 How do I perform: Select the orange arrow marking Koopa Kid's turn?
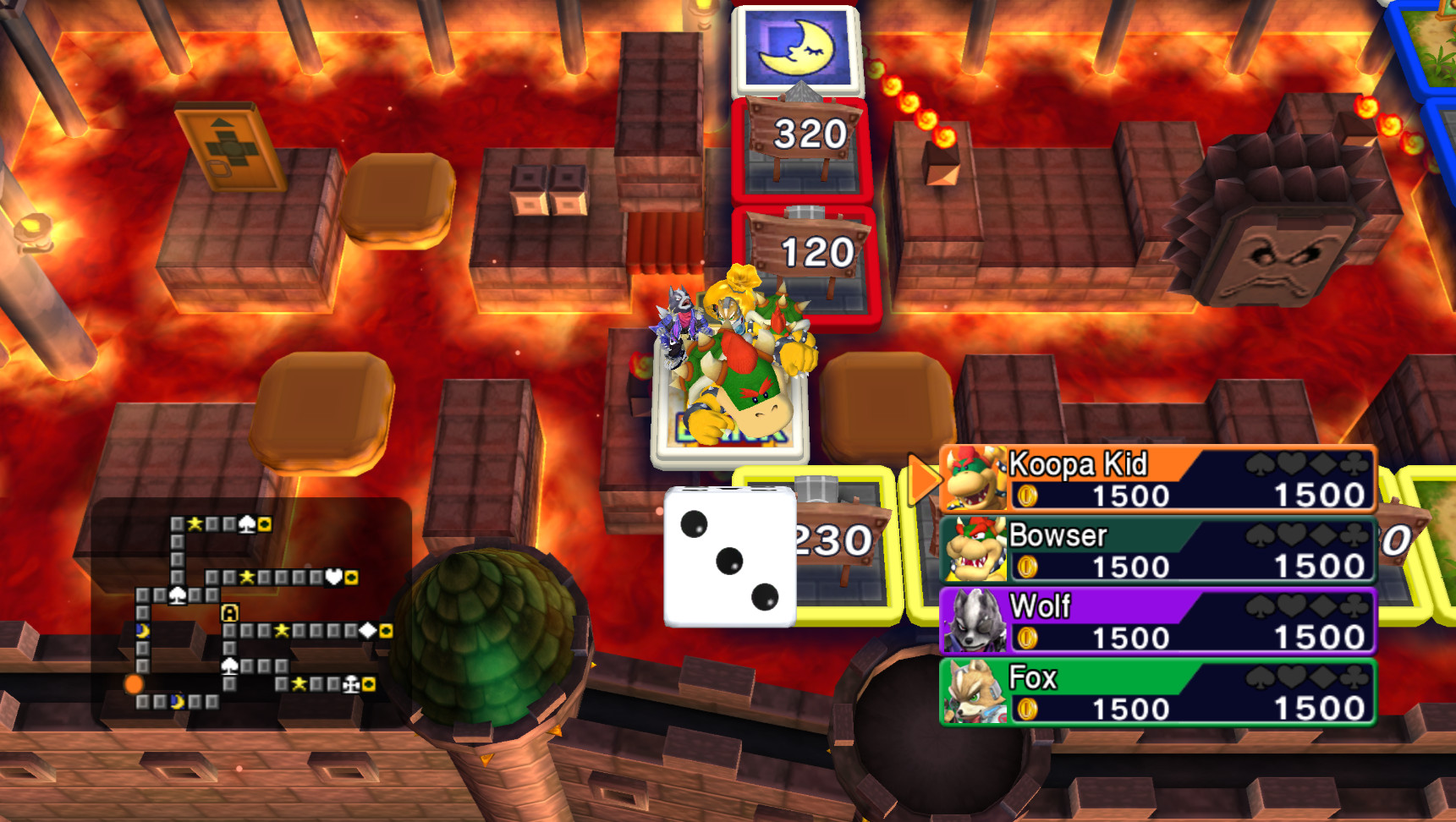point(924,478)
